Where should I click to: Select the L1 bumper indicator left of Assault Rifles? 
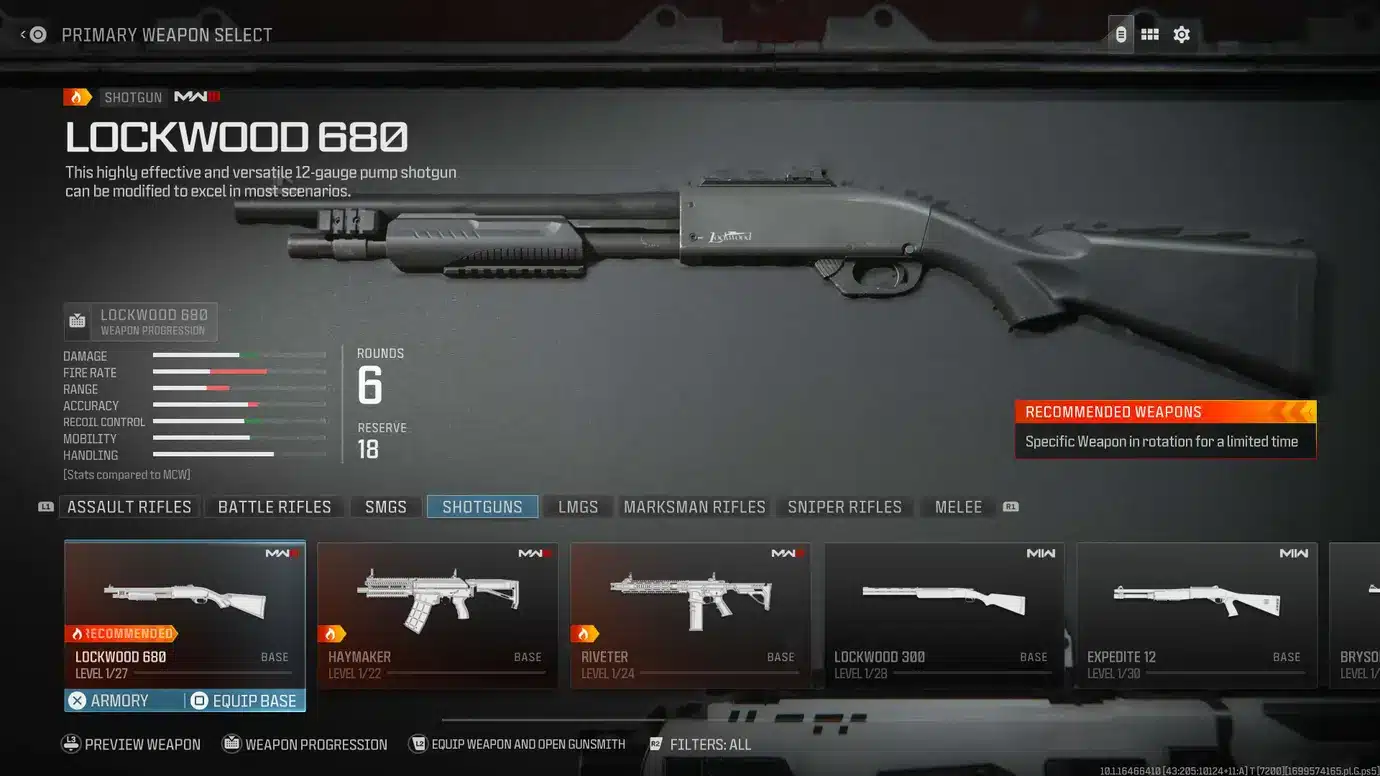[45, 507]
